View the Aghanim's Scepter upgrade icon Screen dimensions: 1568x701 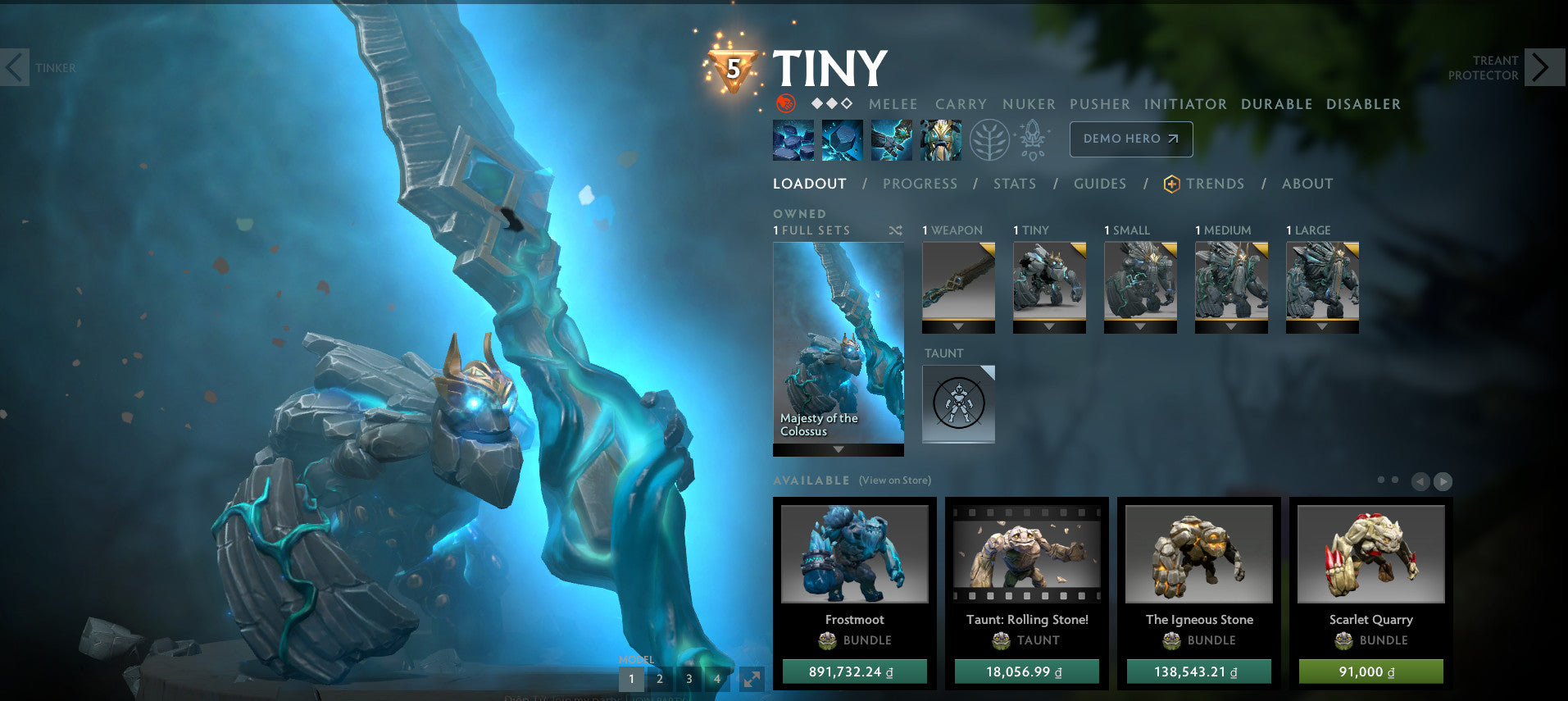pyautogui.click(x=1031, y=139)
